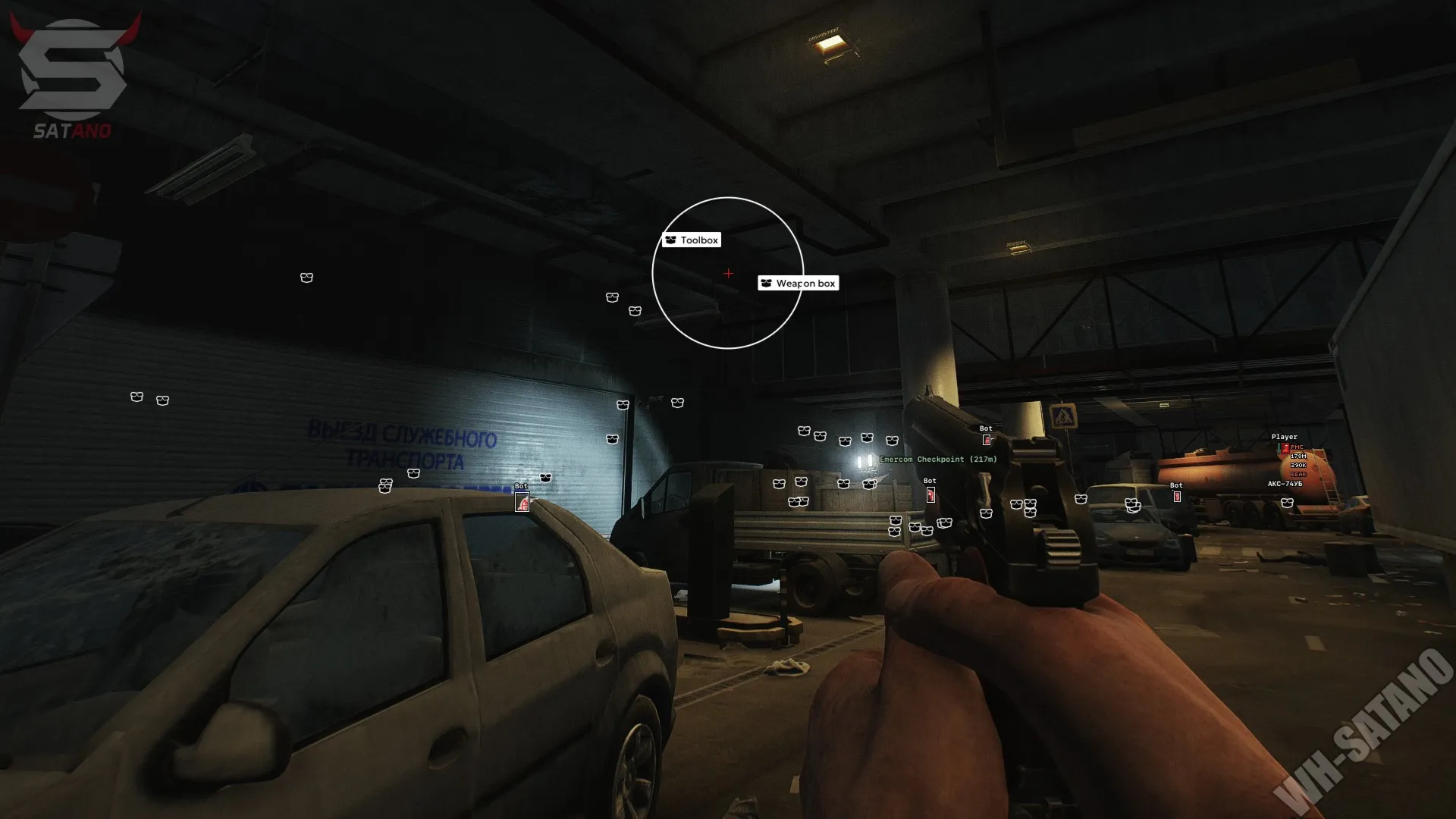1456x819 pixels.
Task: Click the loot icon beneath the Player info text
Action: pos(1289,503)
